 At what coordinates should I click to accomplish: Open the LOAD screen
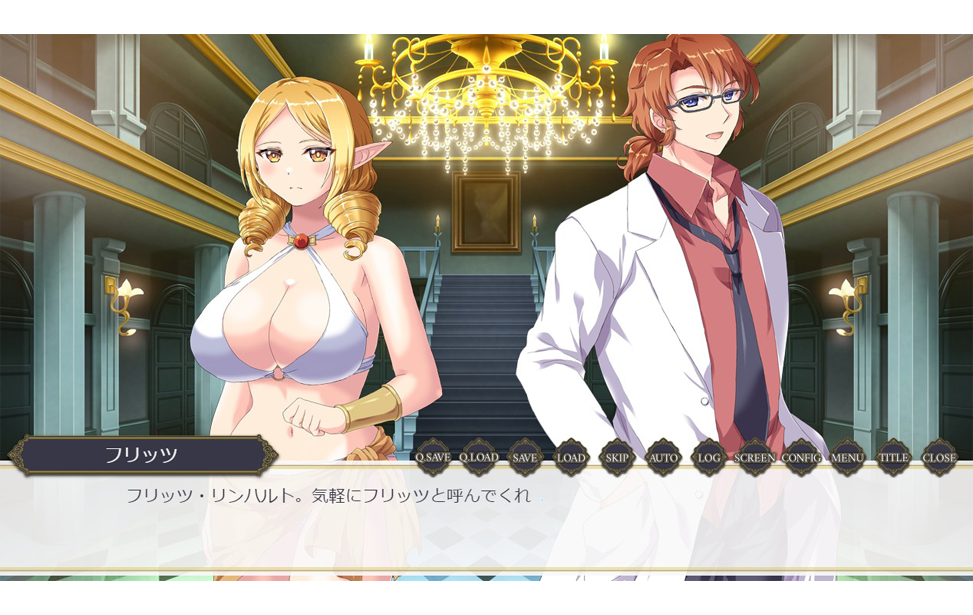coord(571,458)
